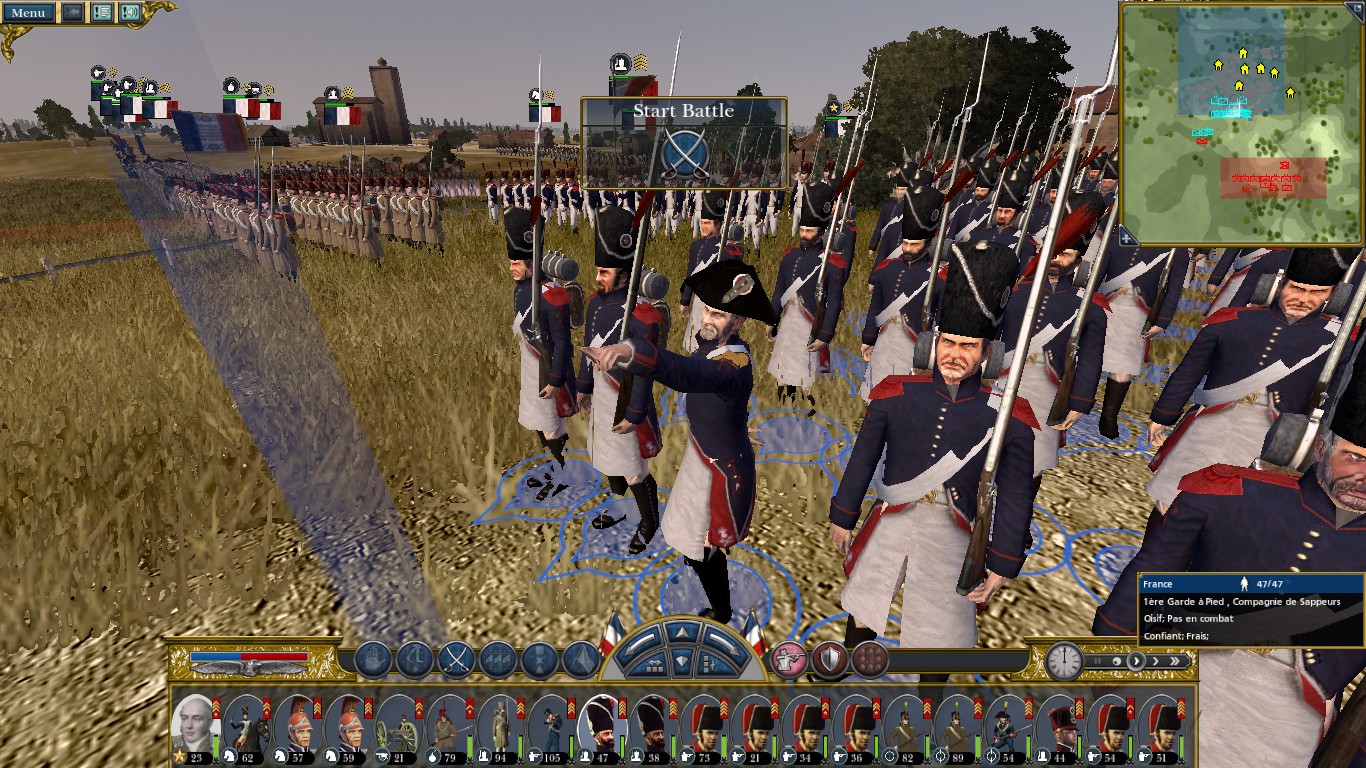Set game speed to fastest double-arrow
The image size is (1366, 768).
(x=1177, y=661)
